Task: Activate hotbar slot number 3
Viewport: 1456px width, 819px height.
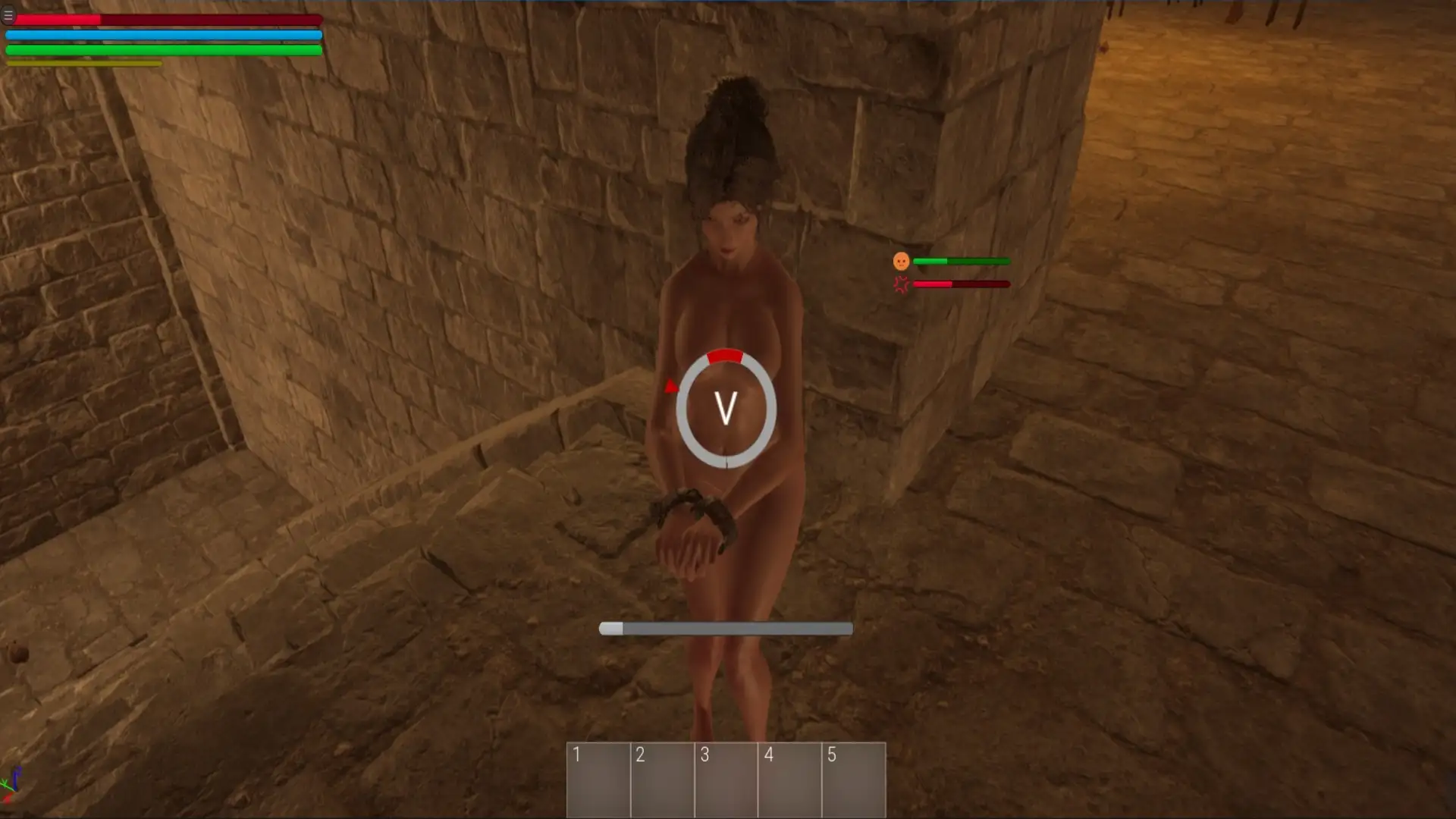Action: pos(726,779)
